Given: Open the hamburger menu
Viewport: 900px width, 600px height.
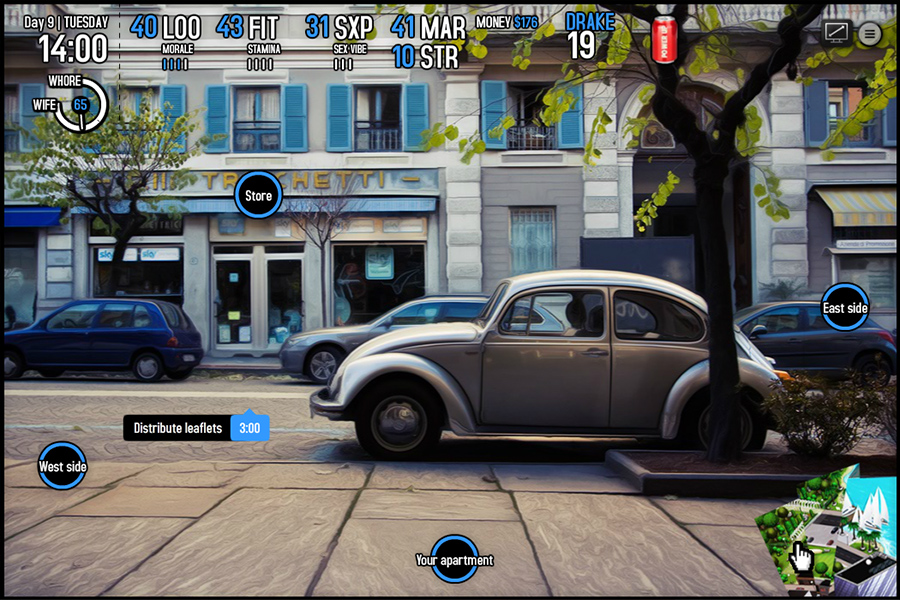Looking at the screenshot, I should click(x=870, y=34).
